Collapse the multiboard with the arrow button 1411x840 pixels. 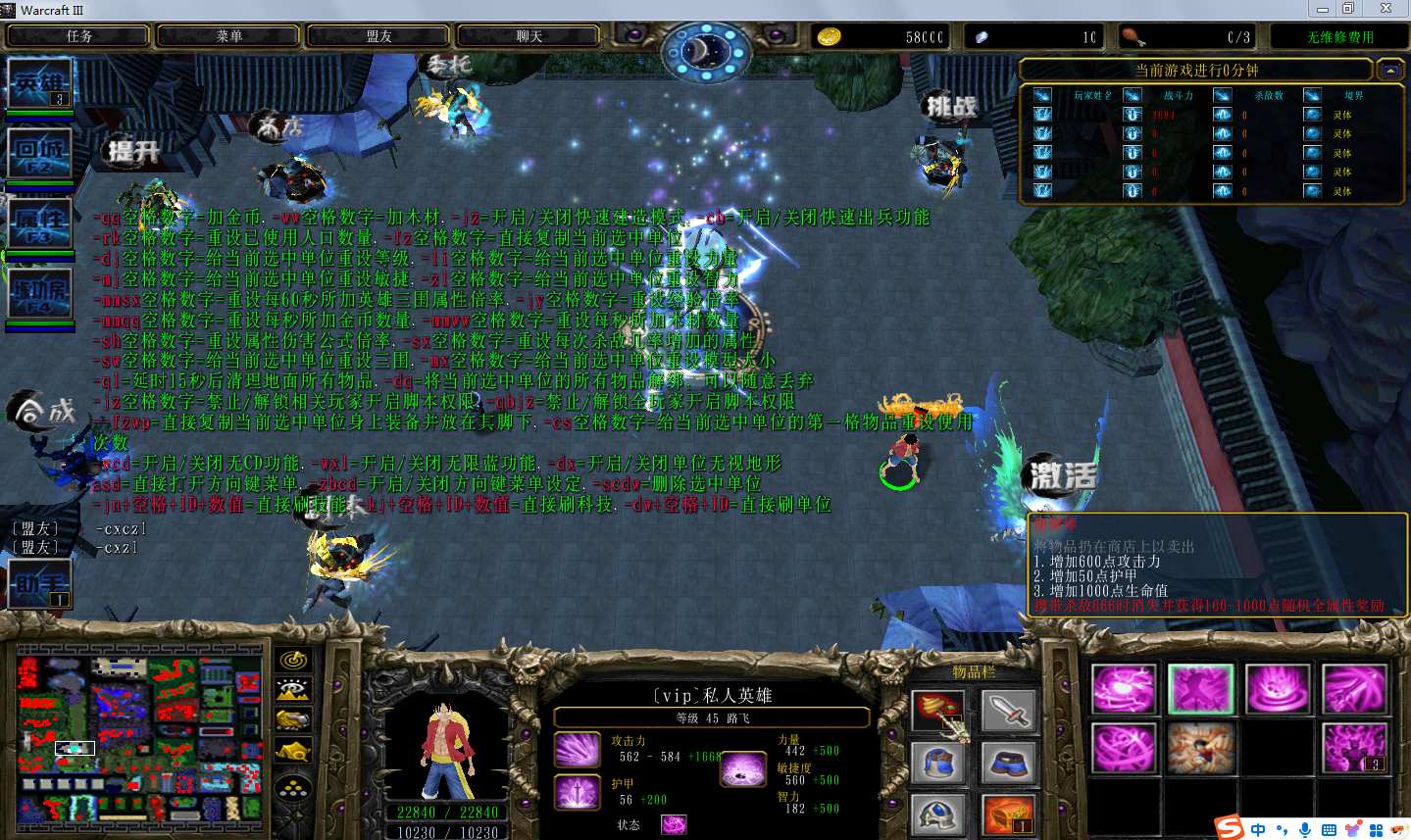tap(1389, 71)
